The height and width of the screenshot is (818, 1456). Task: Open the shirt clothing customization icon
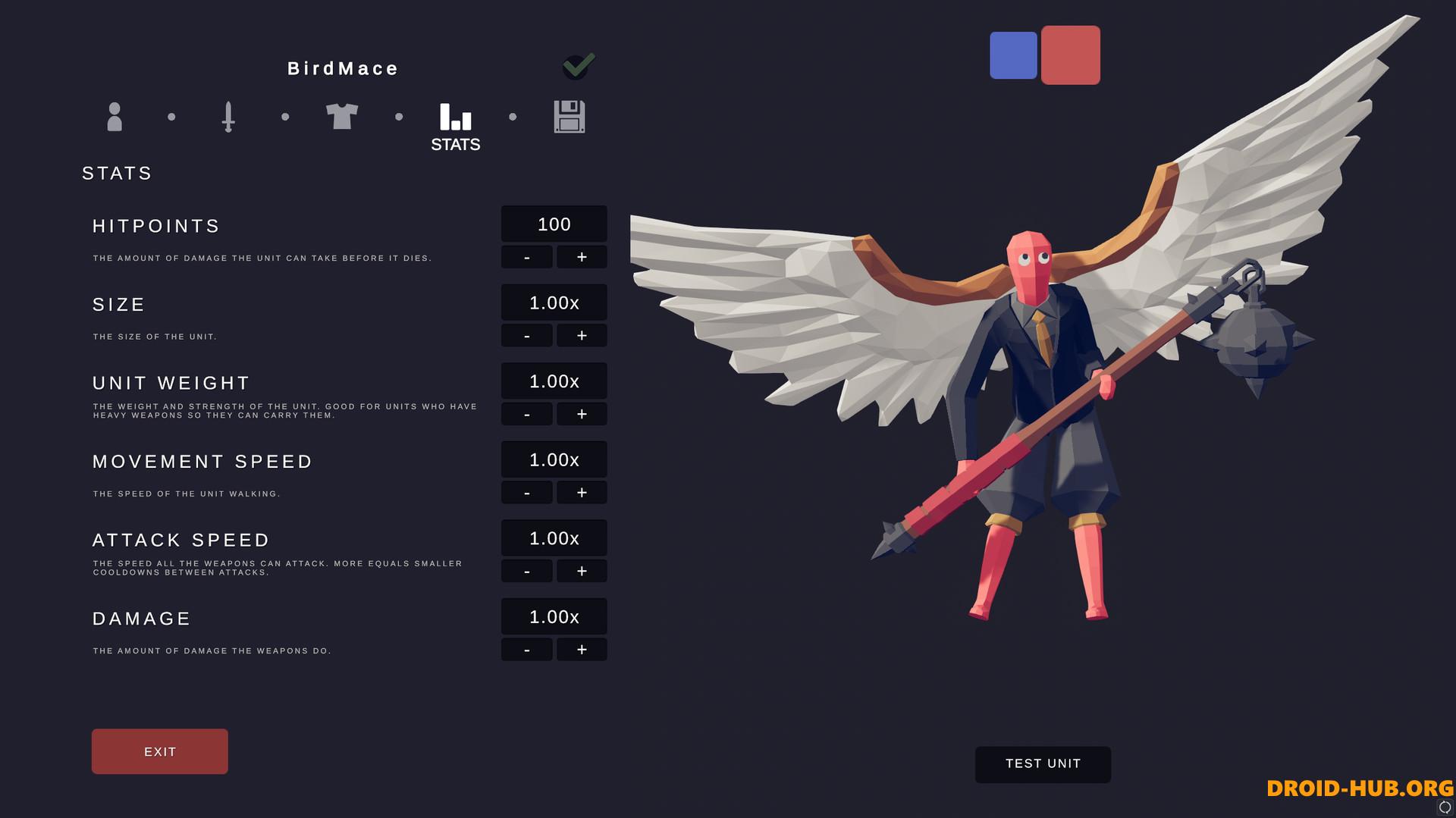click(343, 117)
